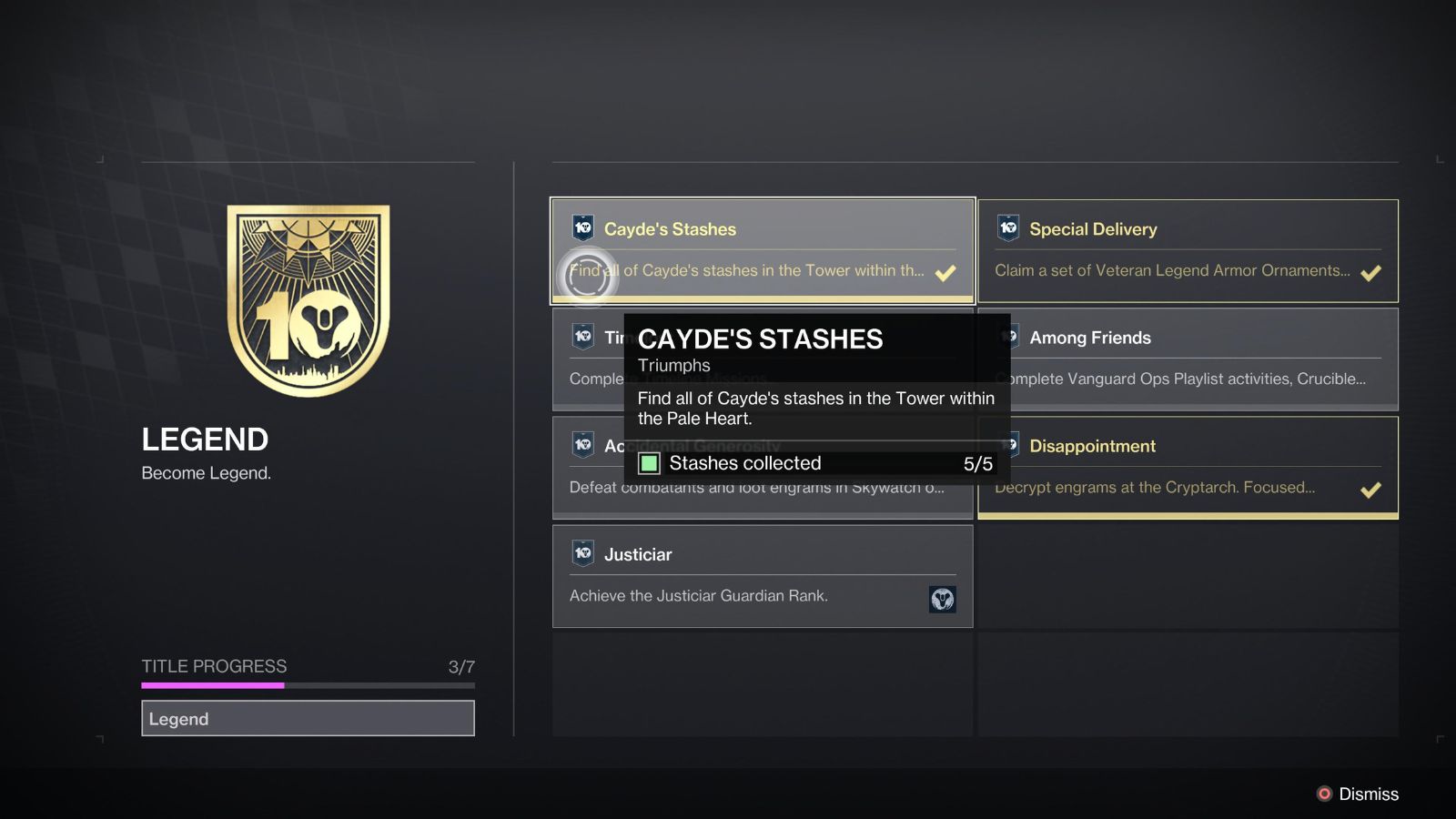Screen dimensions: 1456x819
Task: Click the checkmark on Disappointment triumph
Action: coord(1370,490)
